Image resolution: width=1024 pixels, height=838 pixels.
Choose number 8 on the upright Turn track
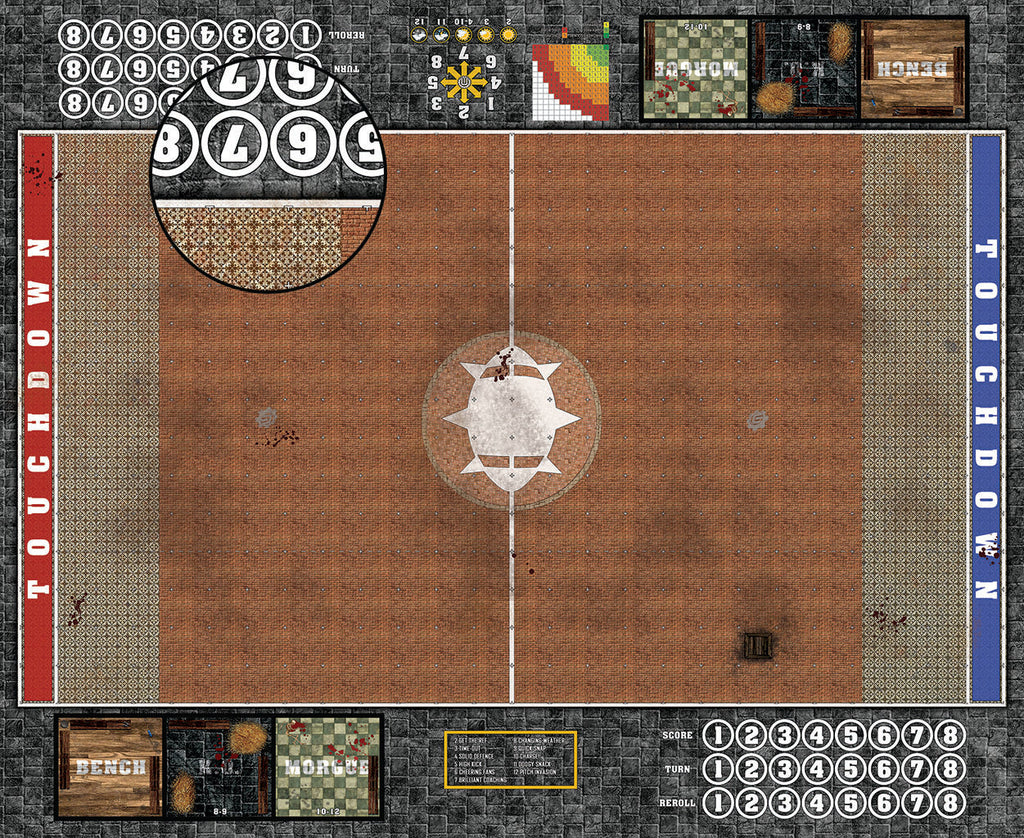tap(949, 770)
